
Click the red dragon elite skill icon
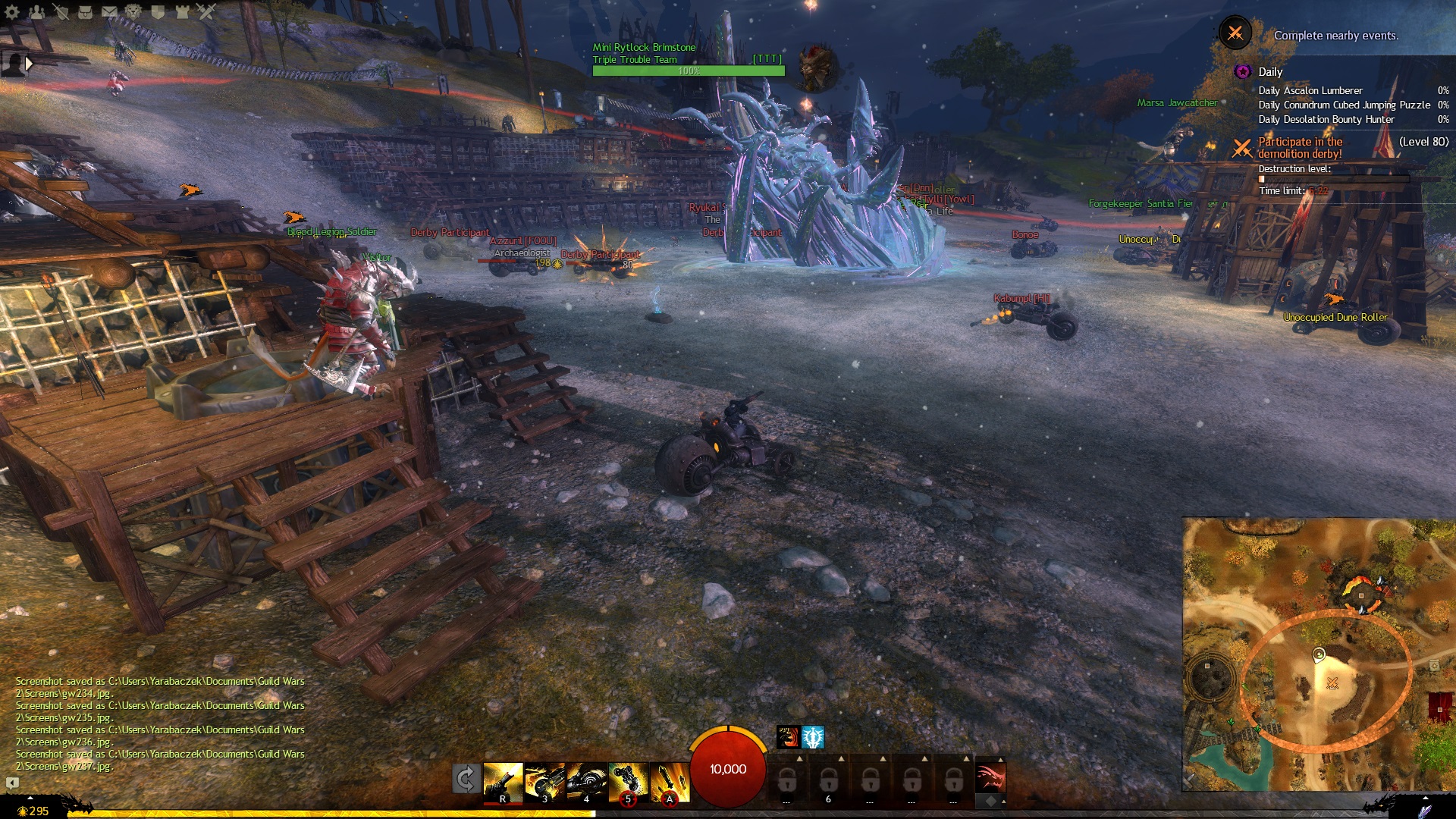(990, 778)
